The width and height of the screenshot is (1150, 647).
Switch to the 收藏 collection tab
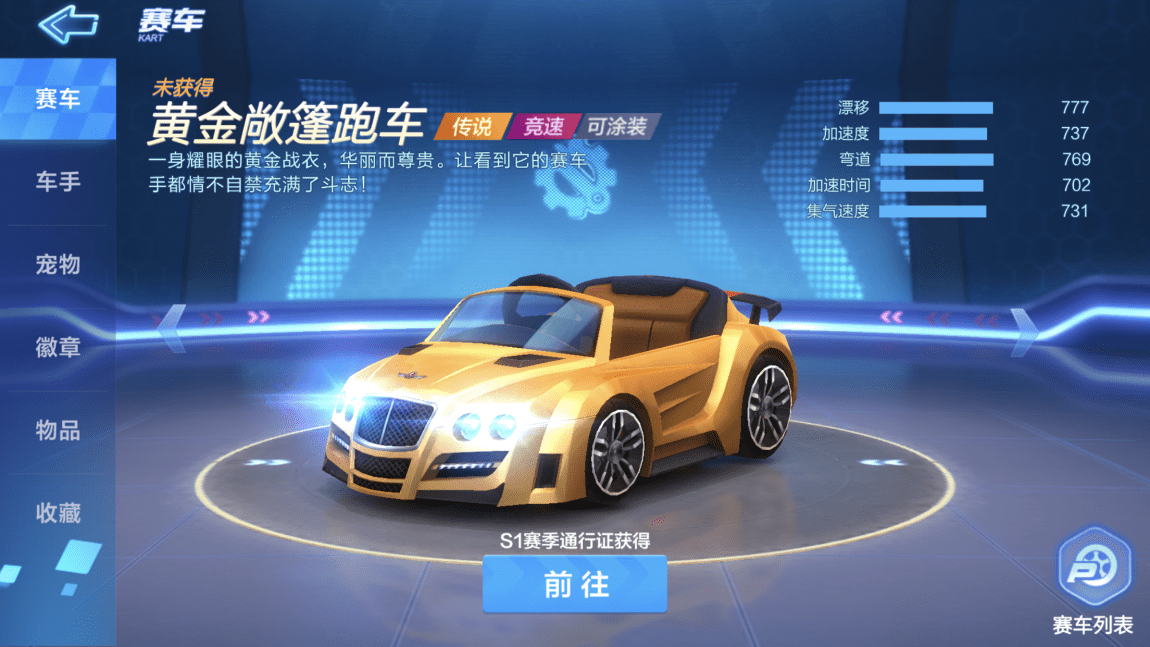tap(57, 514)
